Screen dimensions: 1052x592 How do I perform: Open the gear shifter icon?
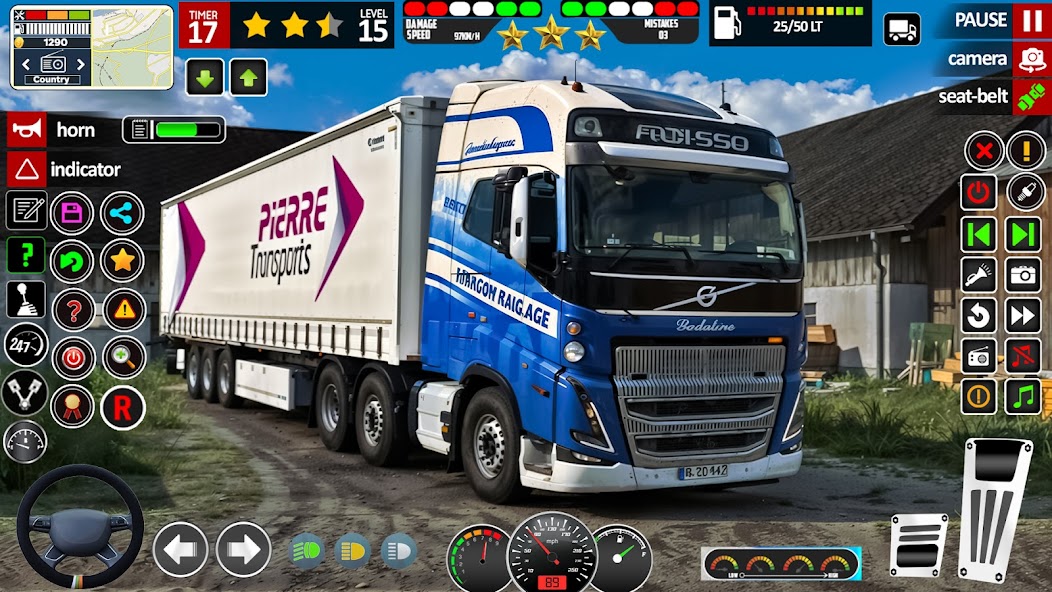pyautogui.click(x=26, y=297)
